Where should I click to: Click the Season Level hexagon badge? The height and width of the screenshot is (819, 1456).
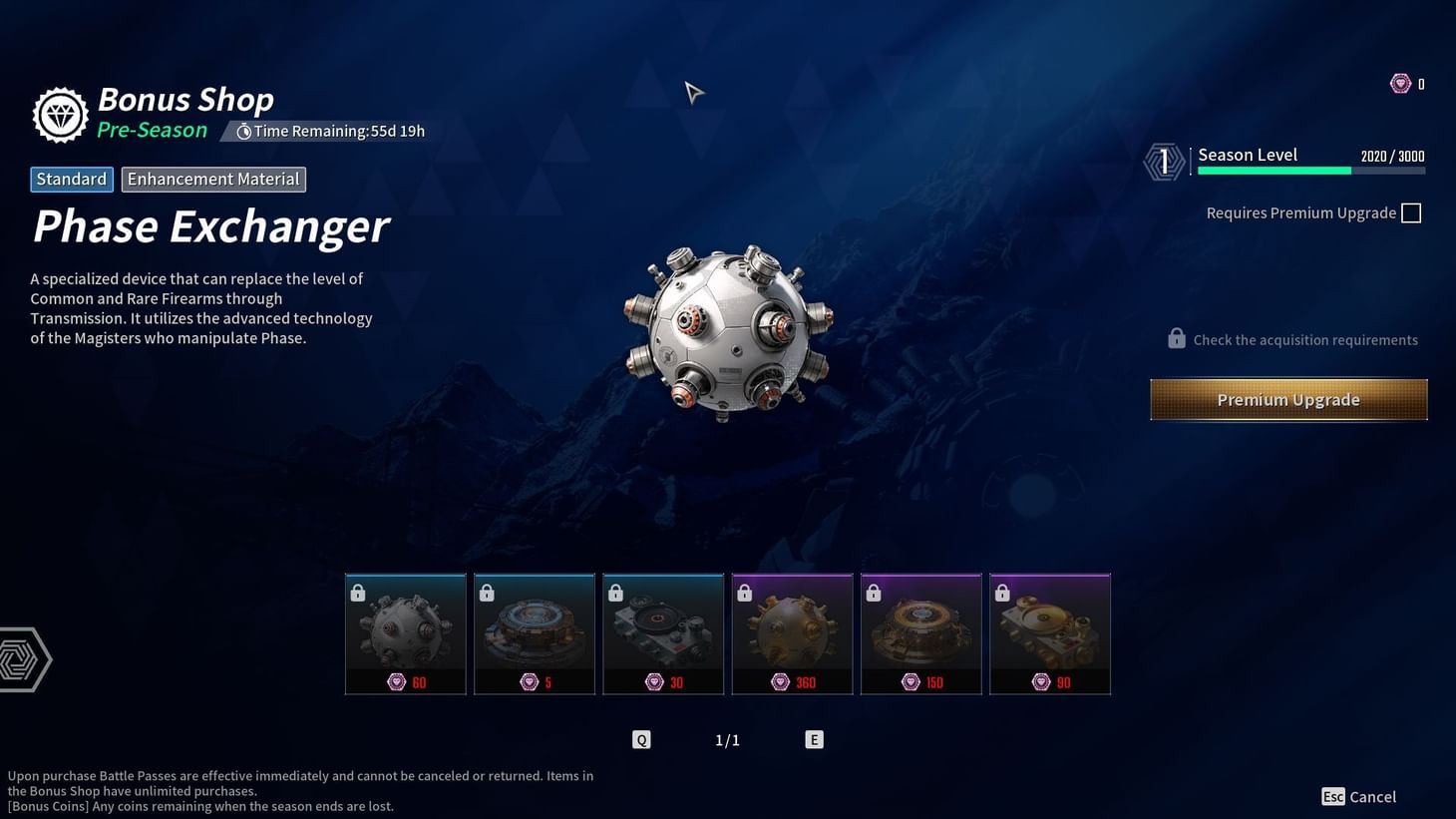tap(1163, 161)
